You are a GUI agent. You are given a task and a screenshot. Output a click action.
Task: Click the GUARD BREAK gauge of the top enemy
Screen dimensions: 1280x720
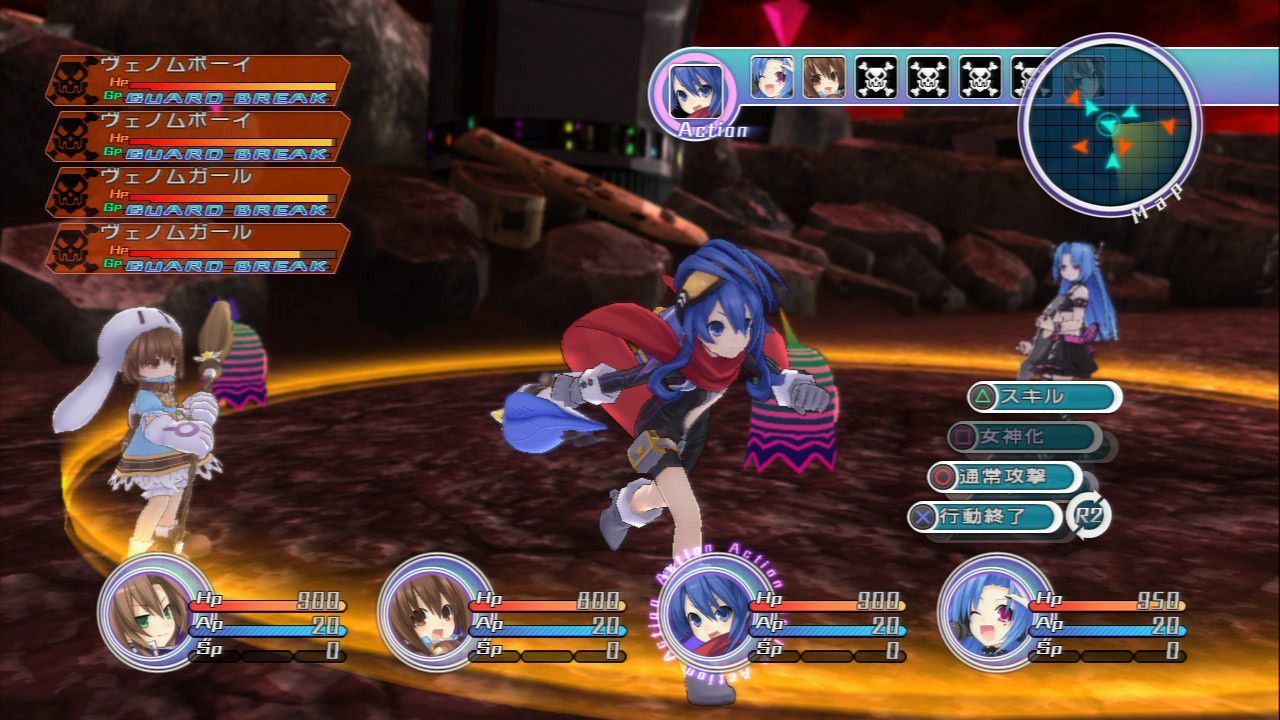click(x=225, y=97)
